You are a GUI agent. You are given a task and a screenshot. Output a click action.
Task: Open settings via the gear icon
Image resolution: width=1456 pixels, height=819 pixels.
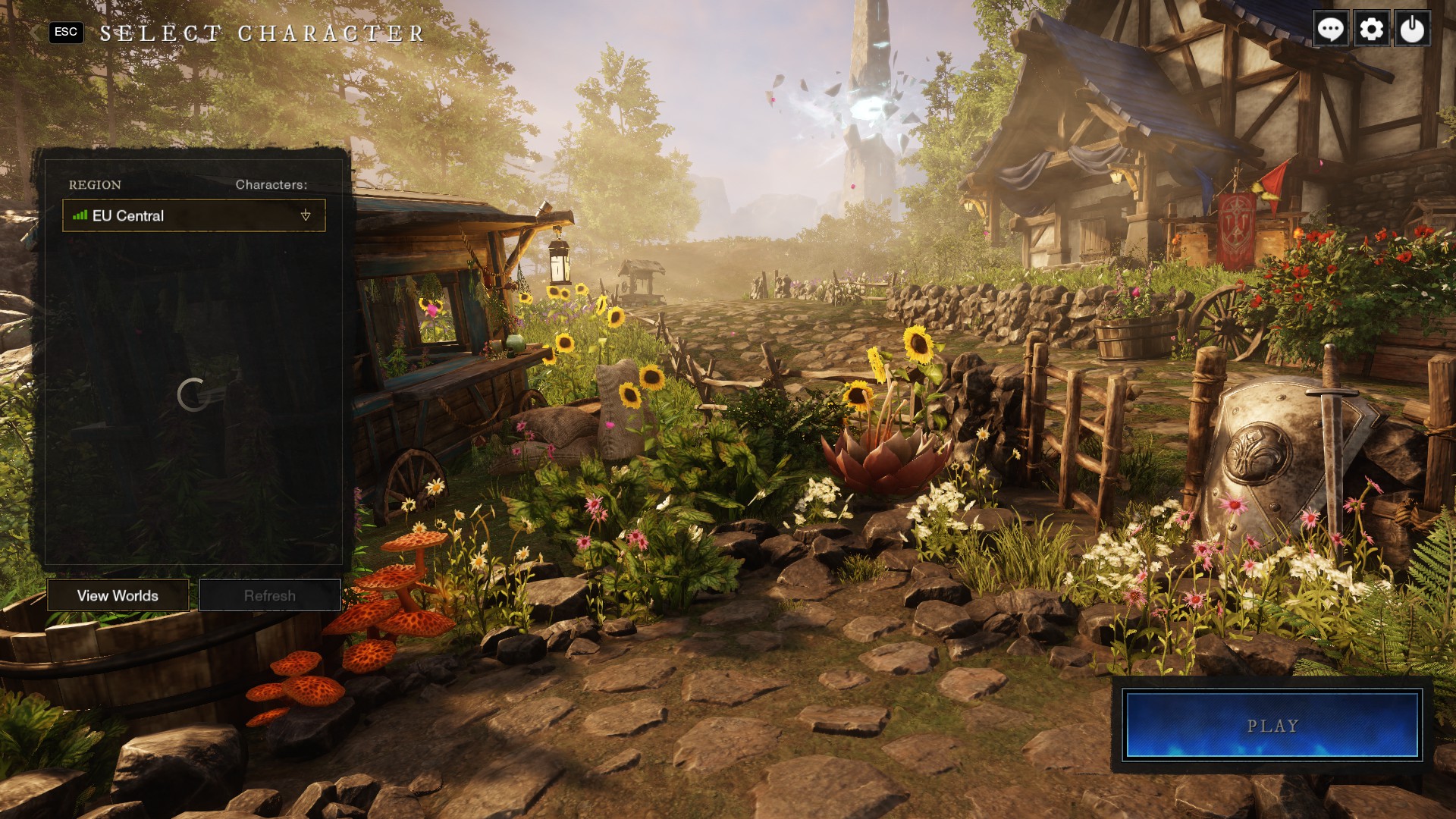1371,30
